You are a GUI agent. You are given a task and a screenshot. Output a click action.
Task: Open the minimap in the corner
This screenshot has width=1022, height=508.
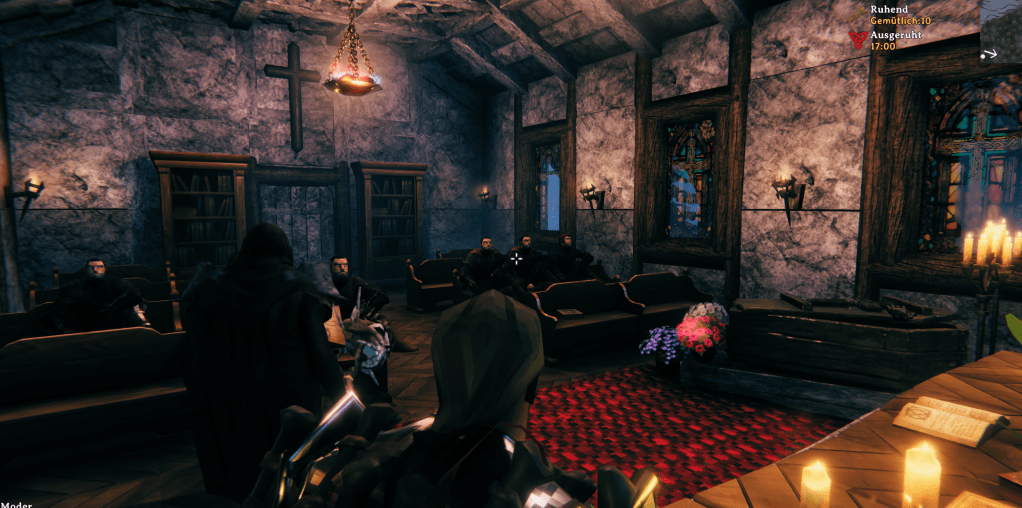pos(1000,30)
